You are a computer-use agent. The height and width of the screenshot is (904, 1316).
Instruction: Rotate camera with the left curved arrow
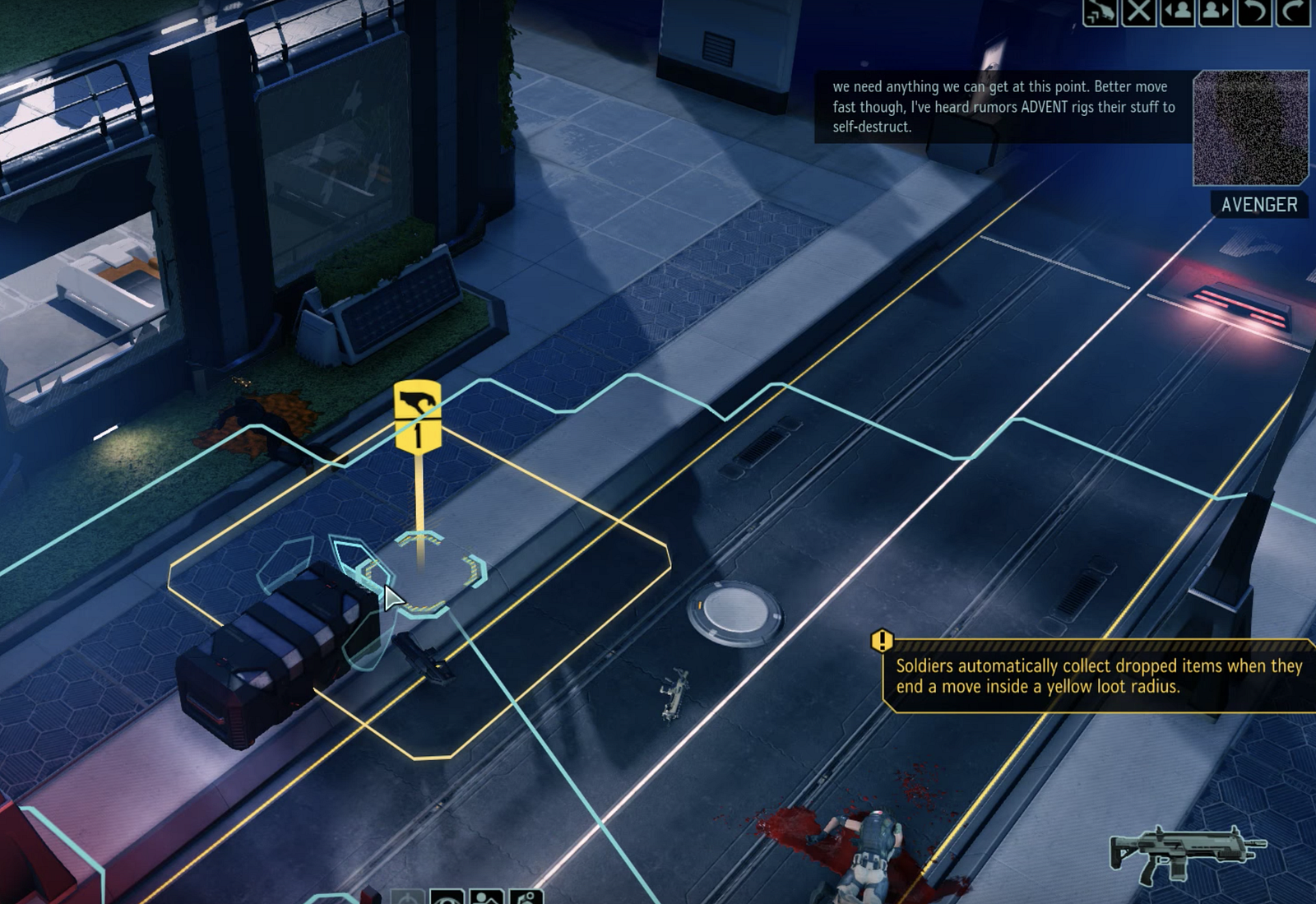click(1254, 12)
